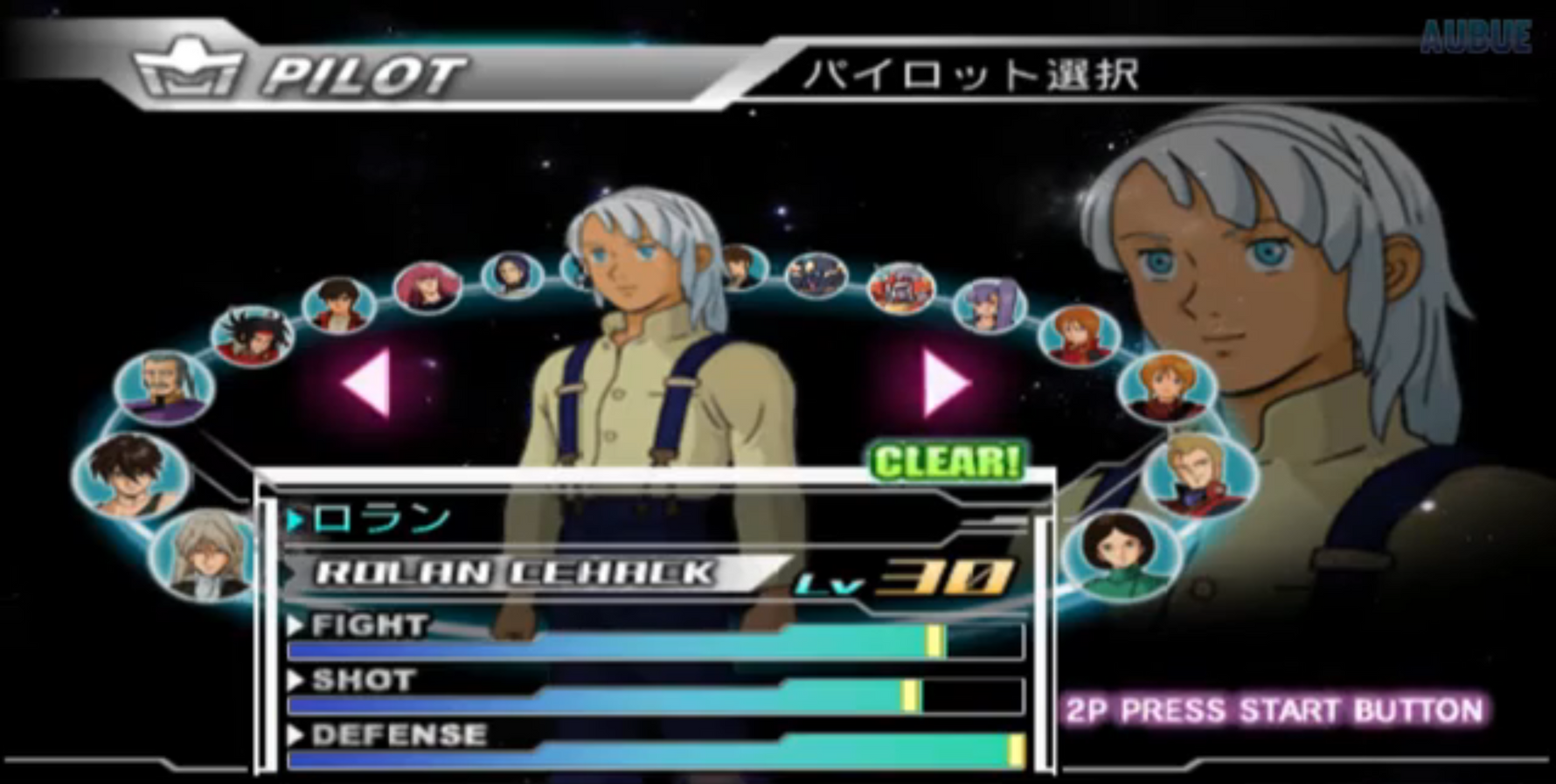Click the pink right arrow
This screenshot has width=1556, height=784.
(x=945, y=383)
